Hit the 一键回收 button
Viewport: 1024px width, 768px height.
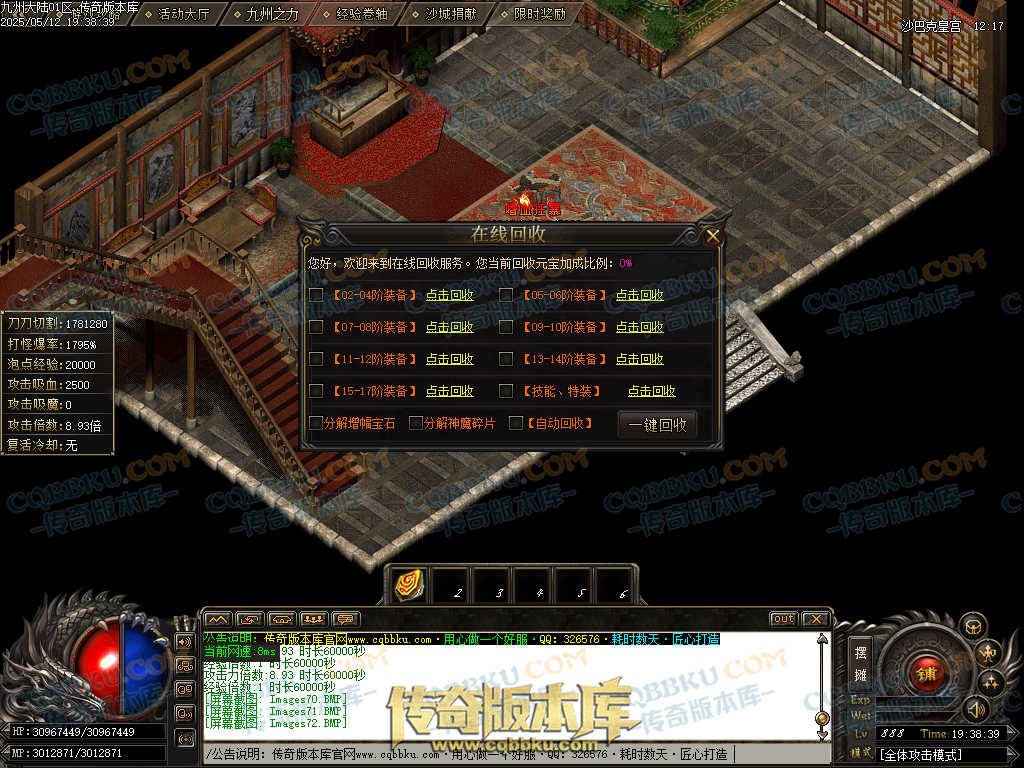pos(657,424)
